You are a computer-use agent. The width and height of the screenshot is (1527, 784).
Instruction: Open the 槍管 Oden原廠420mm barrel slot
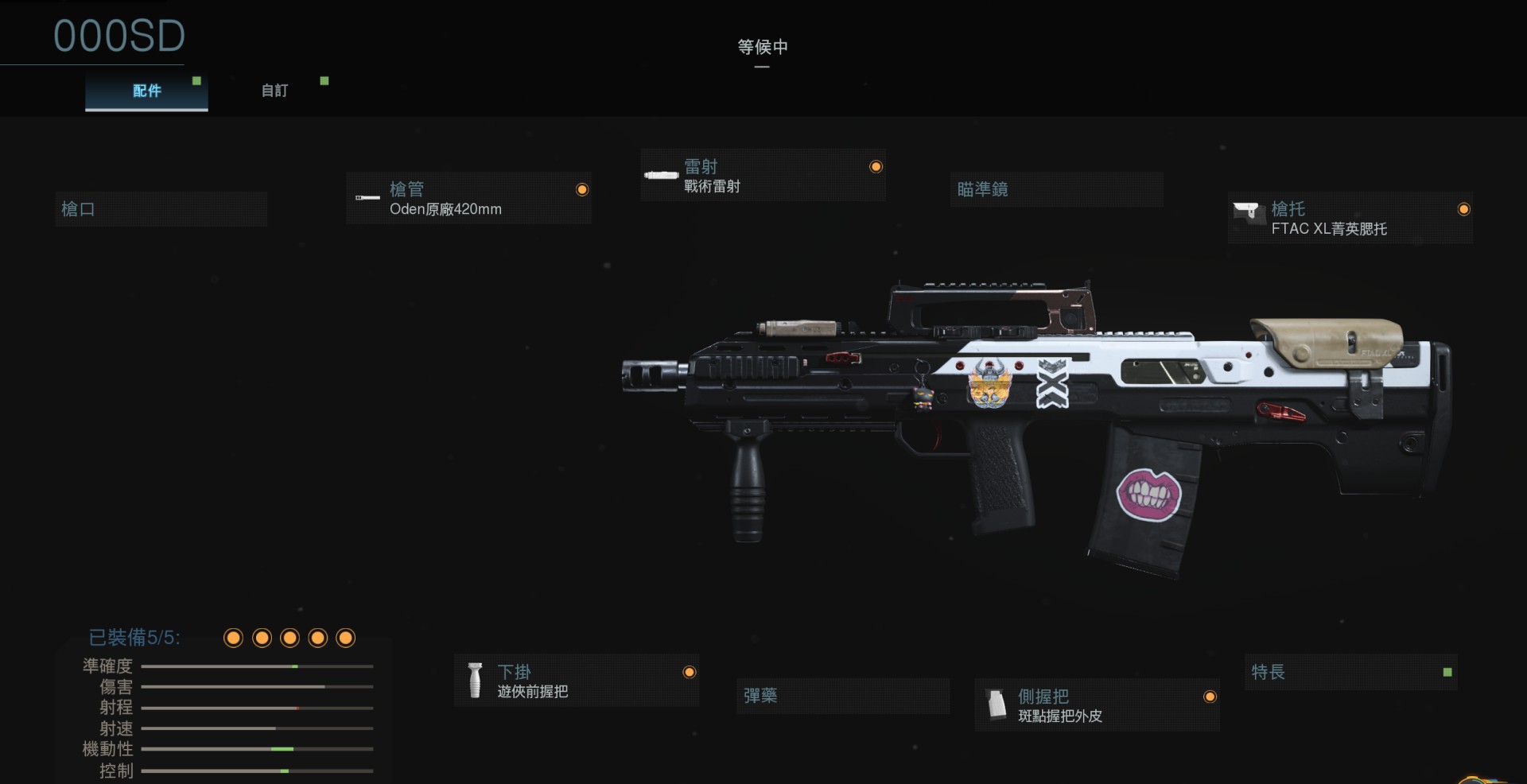point(468,199)
